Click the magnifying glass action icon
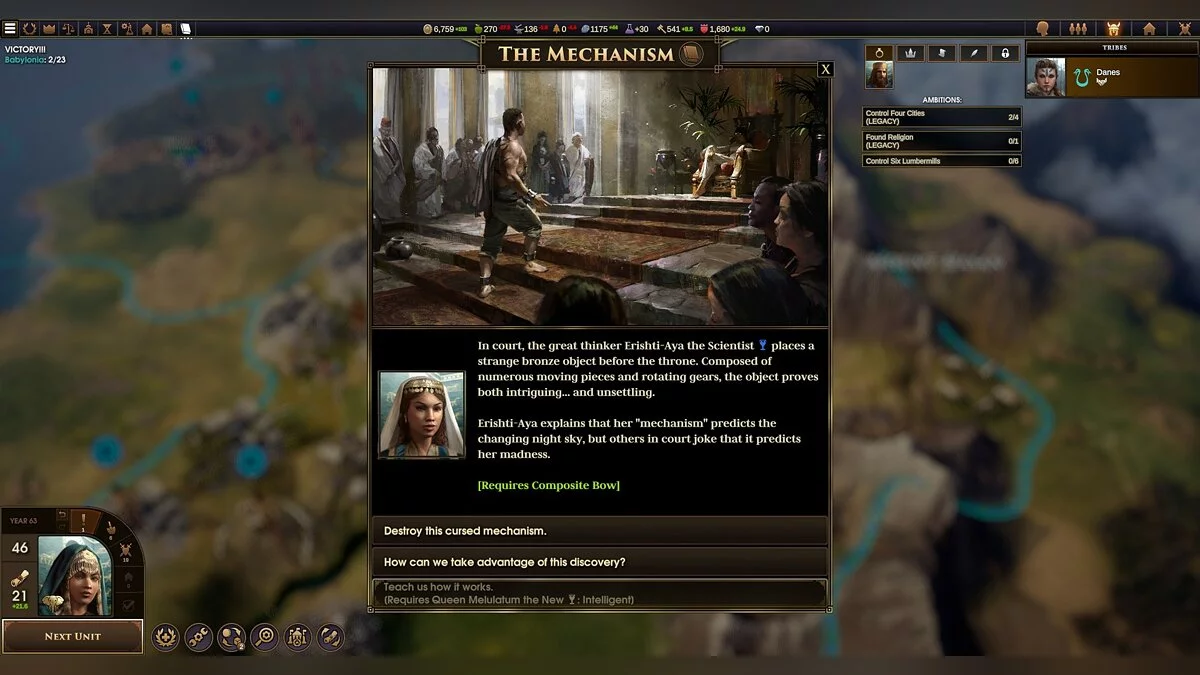Screen dimensions: 1200x675 click(264, 637)
